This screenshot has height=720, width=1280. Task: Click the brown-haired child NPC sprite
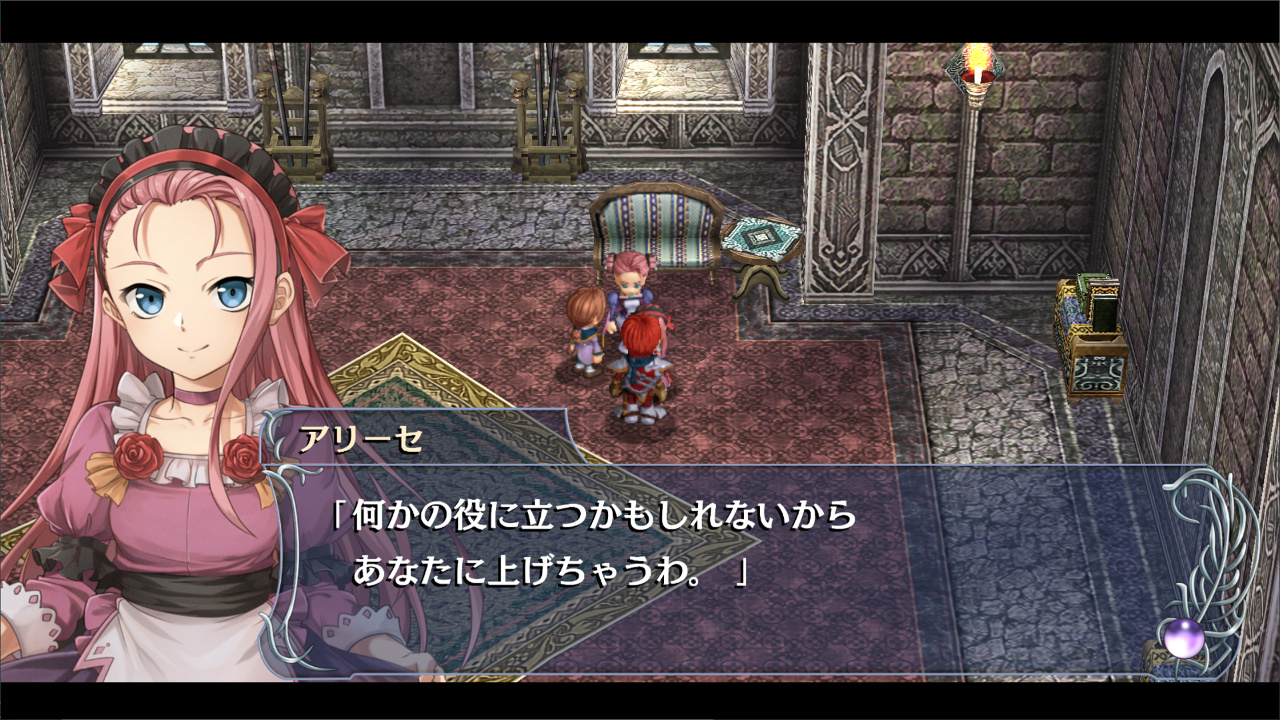point(585,330)
